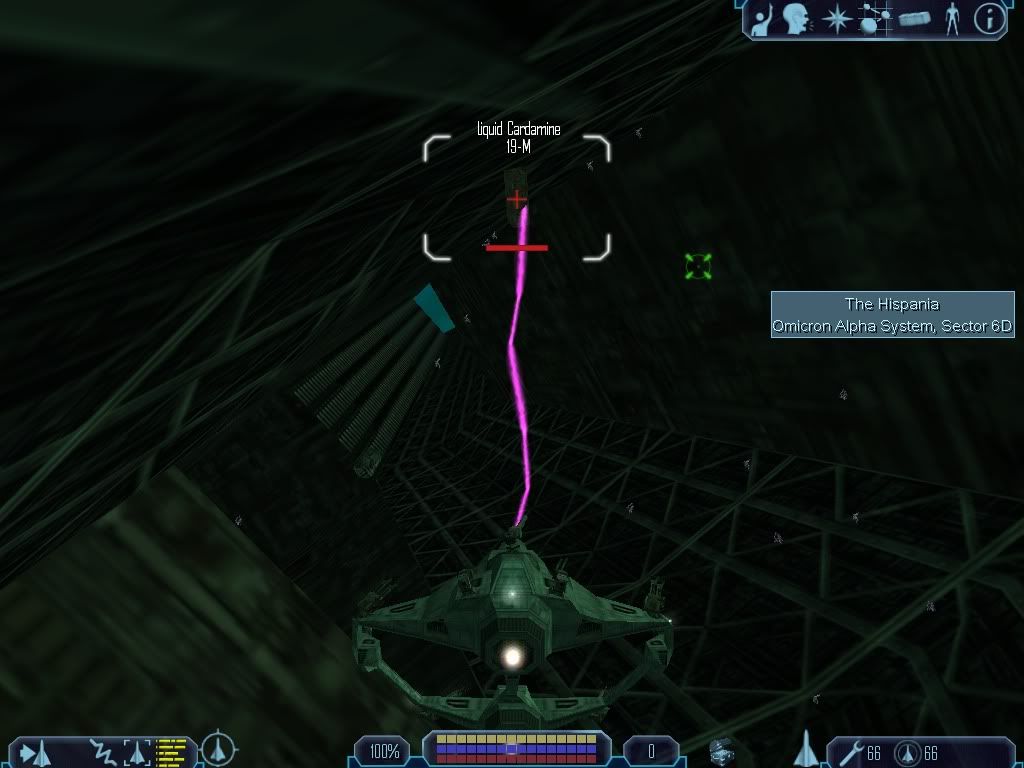
Task: Click the bracketed ship icon
Action: coord(136,750)
